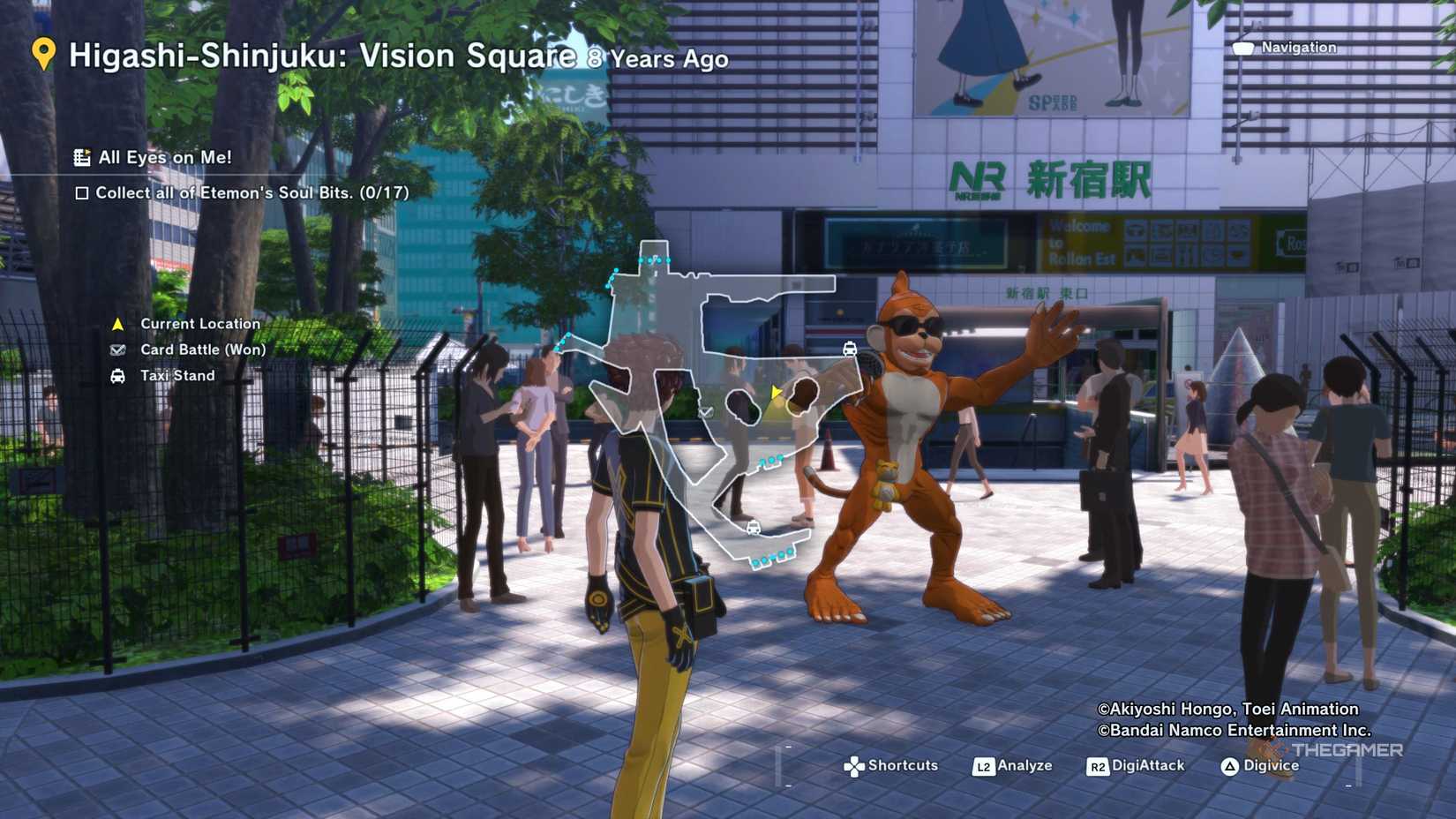
Task: Click the Navigation icon in the top-right corner
Action: click(1244, 48)
